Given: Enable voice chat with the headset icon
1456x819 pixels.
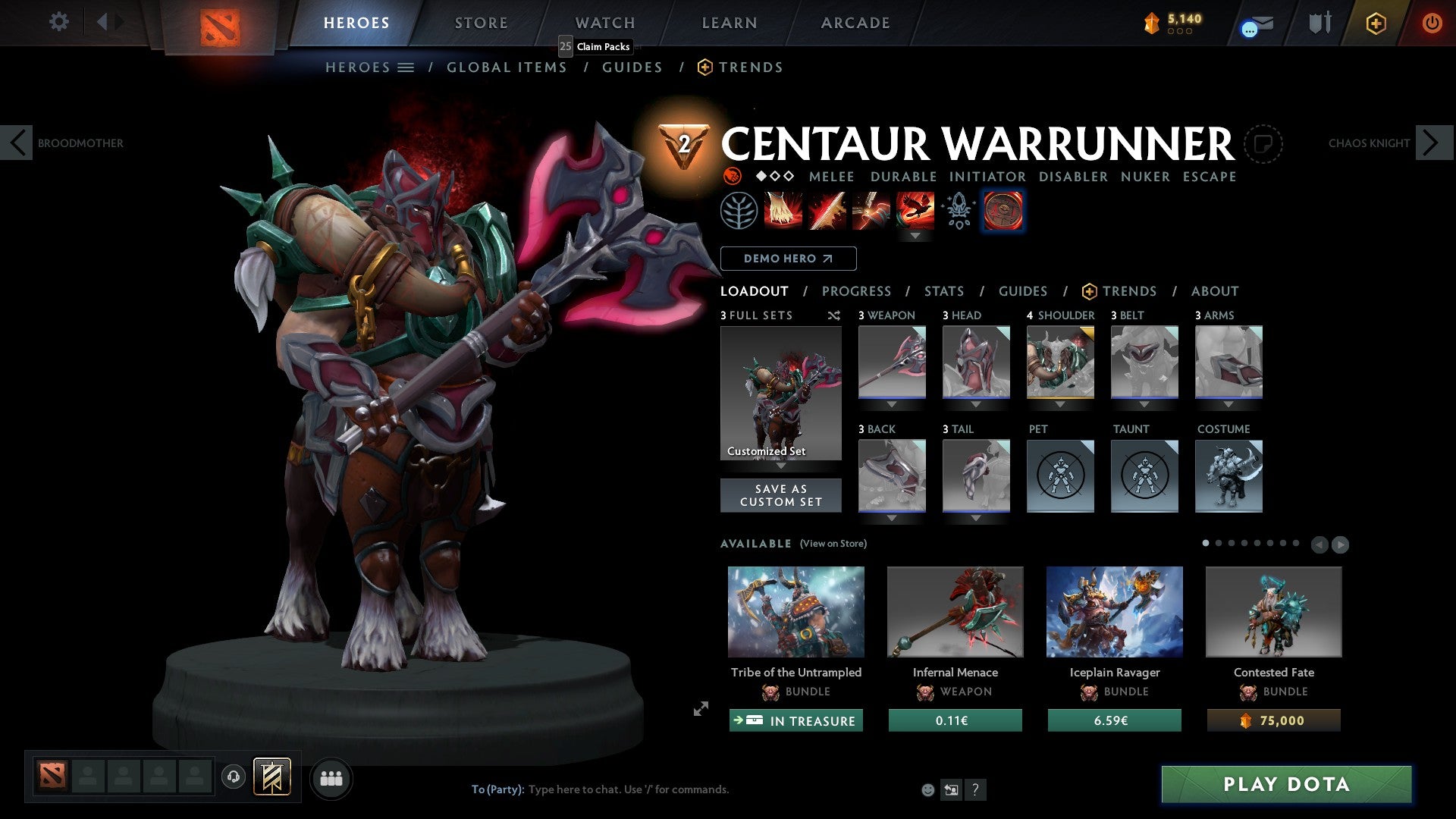Looking at the screenshot, I should [x=233, y=778].
